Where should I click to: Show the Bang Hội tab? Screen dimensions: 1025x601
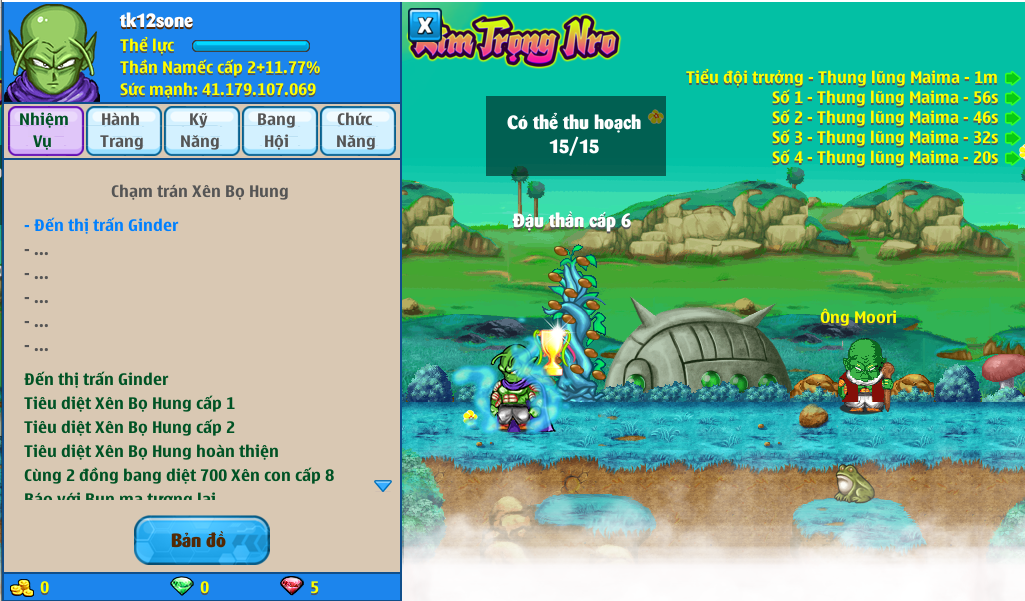pyautogui.click(x=277, y=131)
